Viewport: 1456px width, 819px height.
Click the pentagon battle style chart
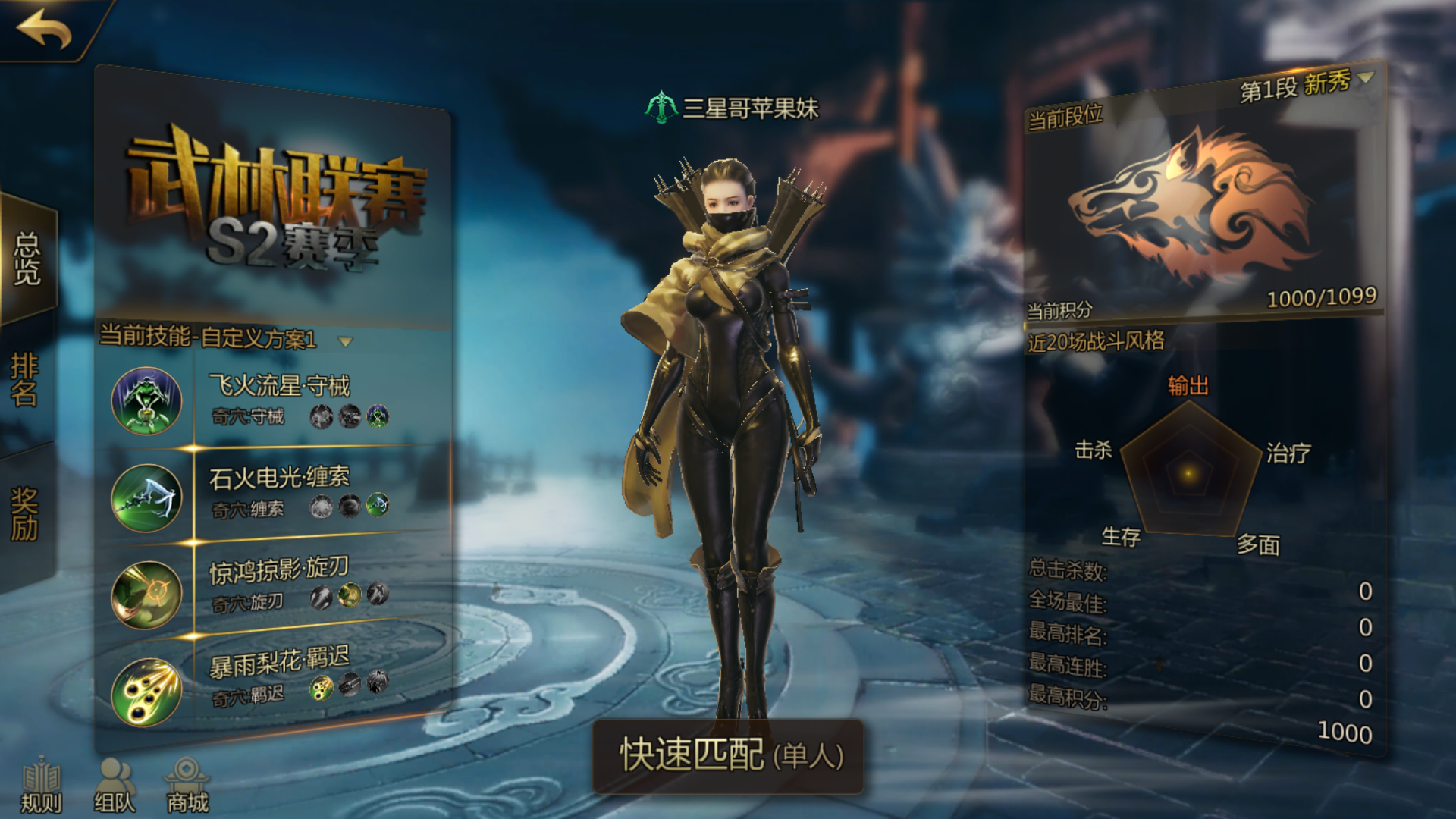(1188, 474)
